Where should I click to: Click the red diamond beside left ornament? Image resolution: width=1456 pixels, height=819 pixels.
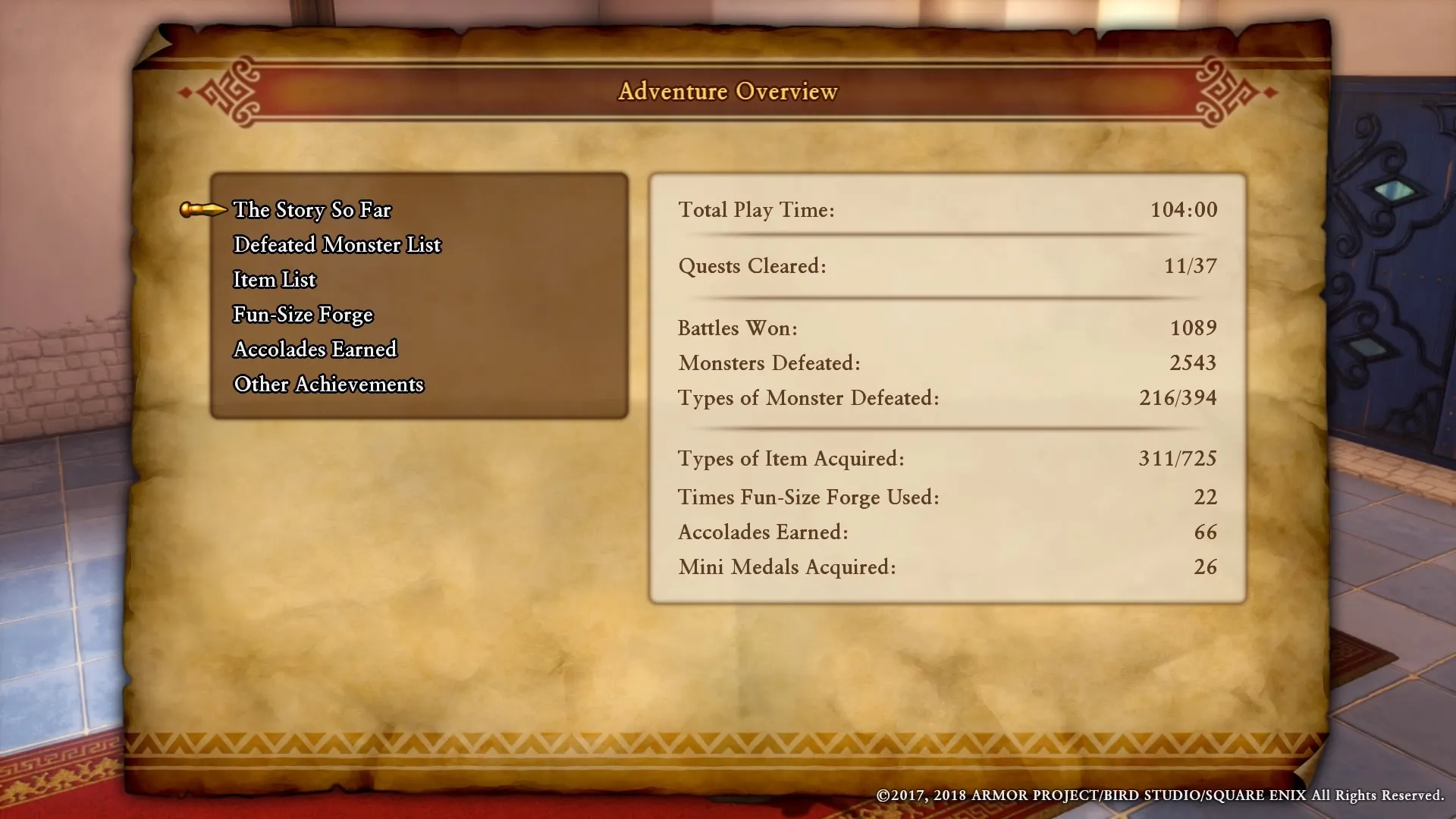[184, 93]
